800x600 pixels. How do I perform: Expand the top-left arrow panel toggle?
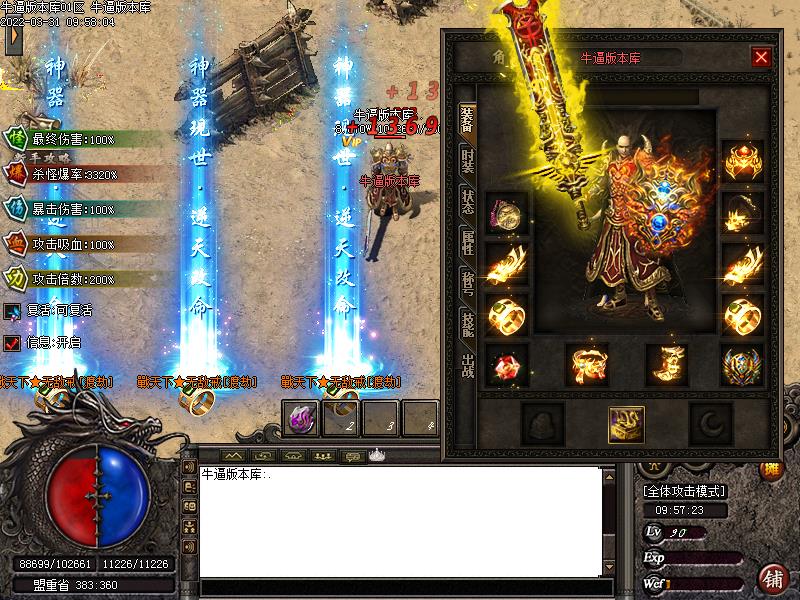point(12,38)
